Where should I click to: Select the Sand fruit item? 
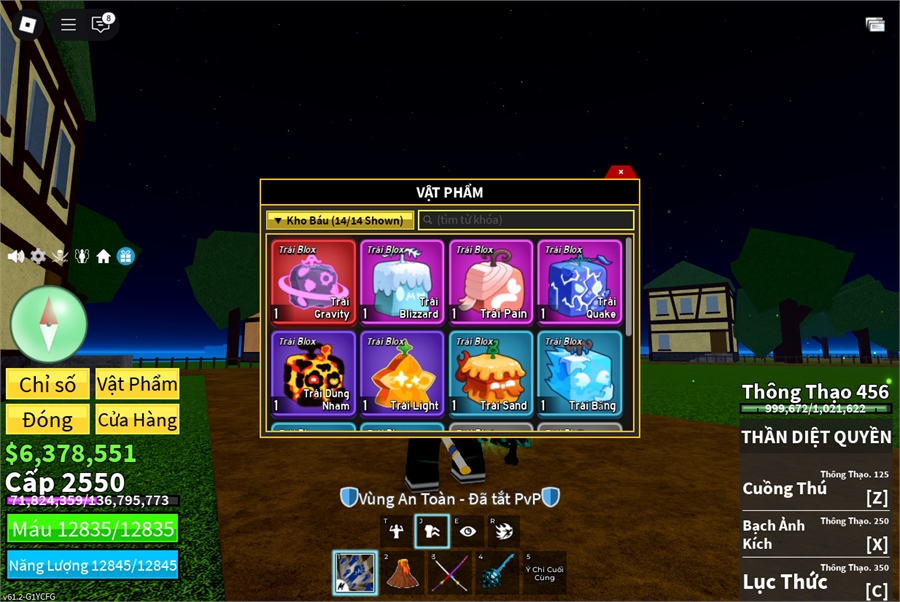coord(491,374)
